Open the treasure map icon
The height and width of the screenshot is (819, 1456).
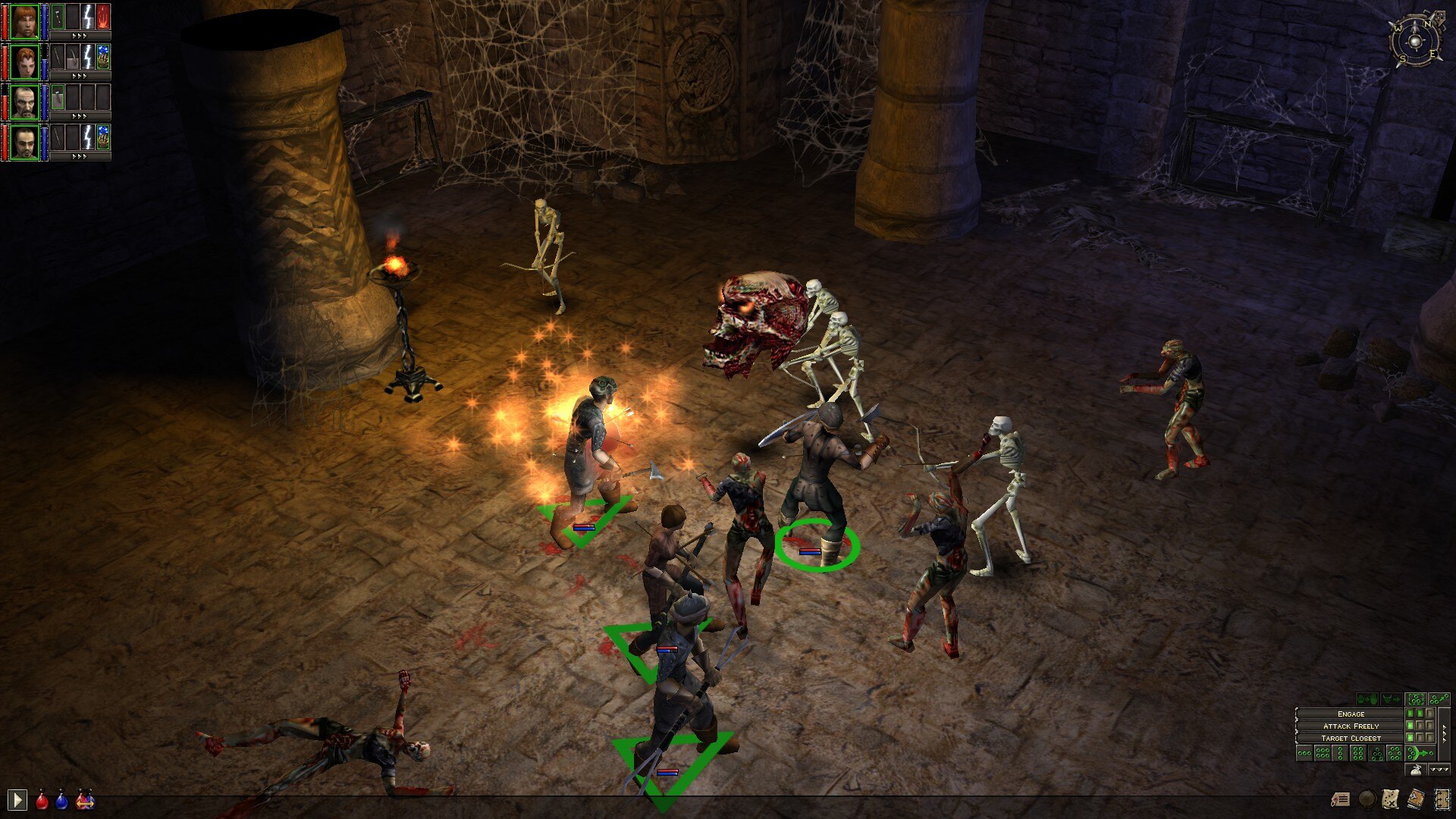pos(1390,799)
